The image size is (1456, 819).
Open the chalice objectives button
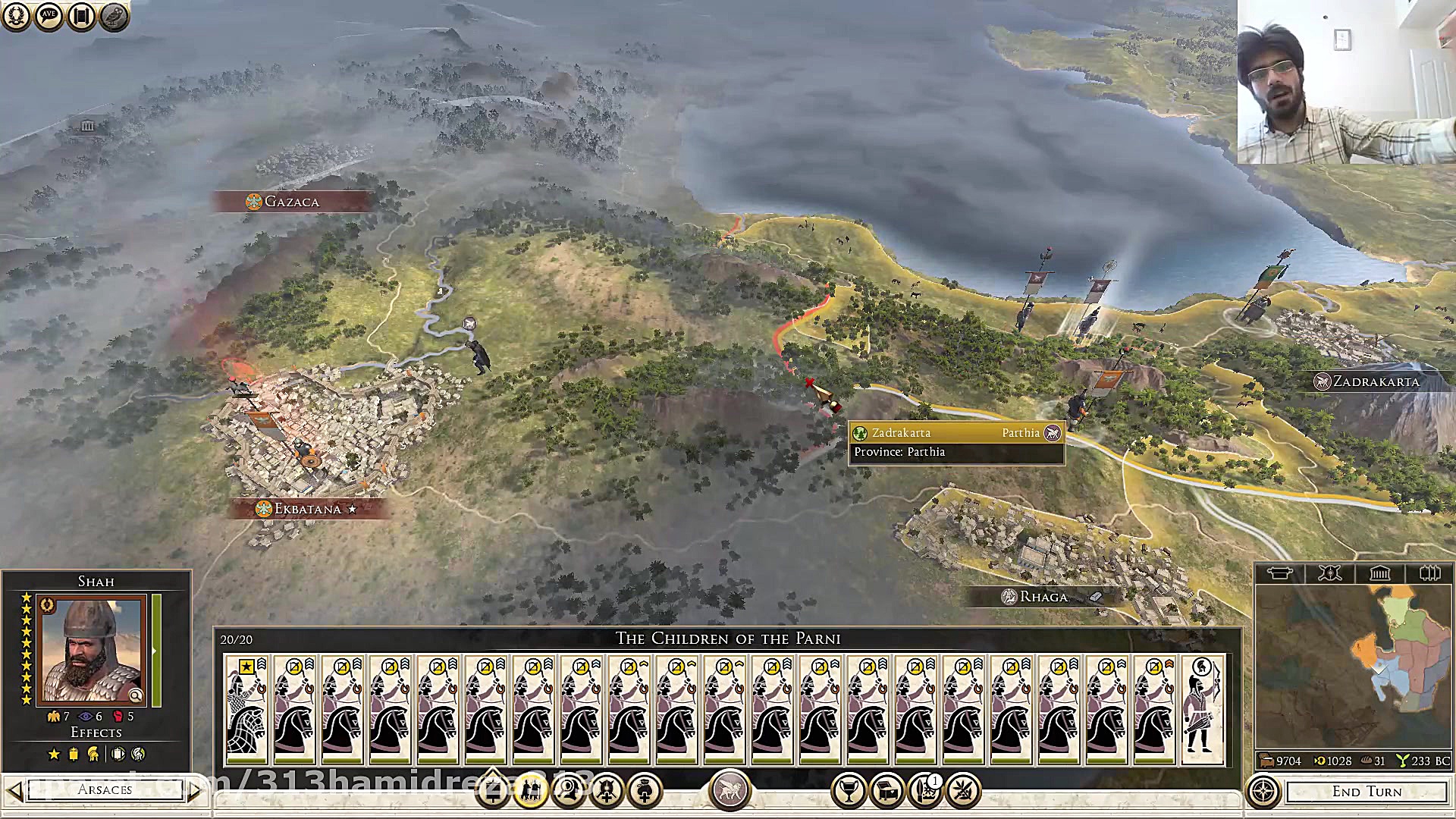point(849,791)
